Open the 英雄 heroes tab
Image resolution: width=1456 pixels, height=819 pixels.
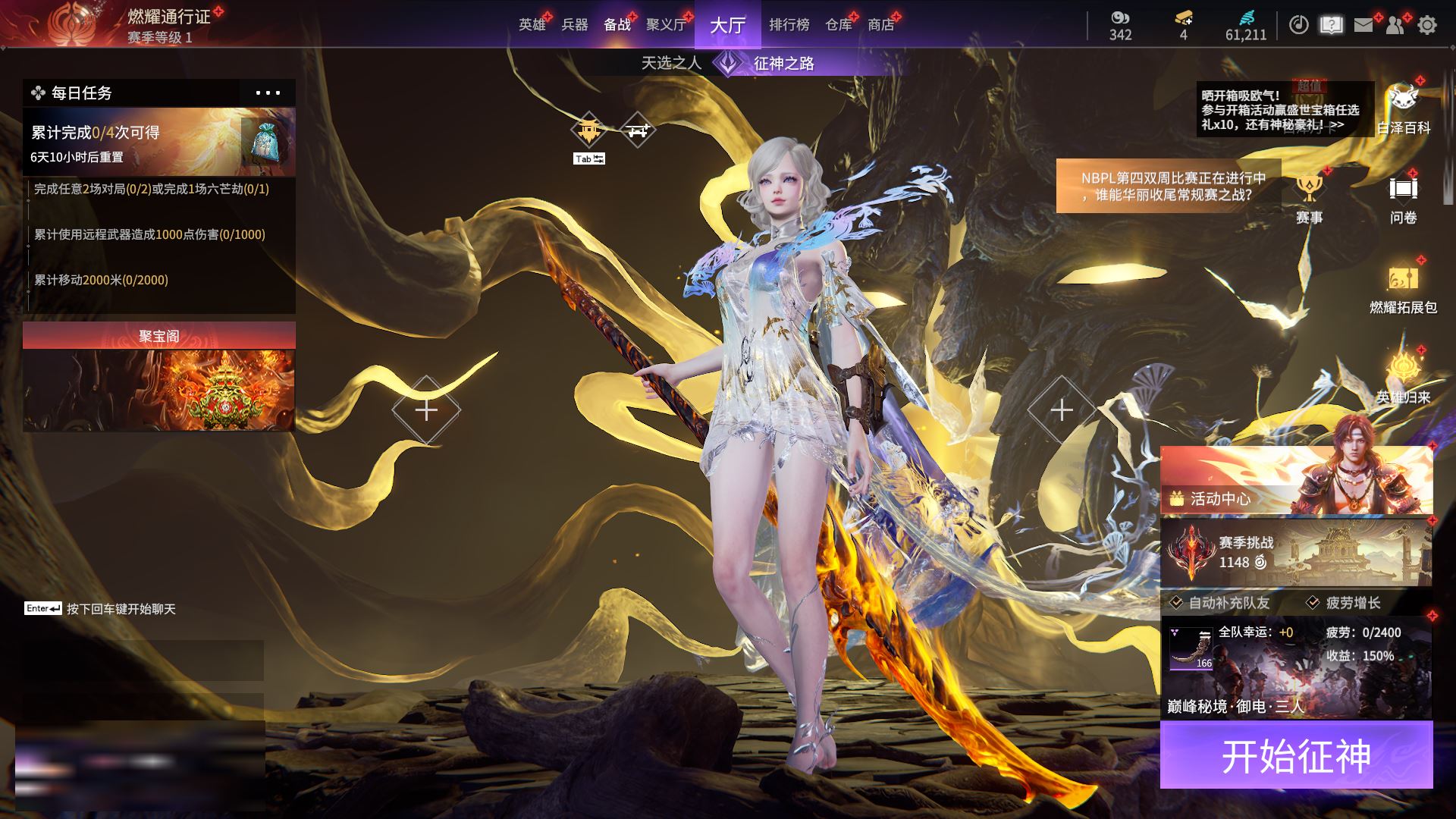(x=532, y=25)
